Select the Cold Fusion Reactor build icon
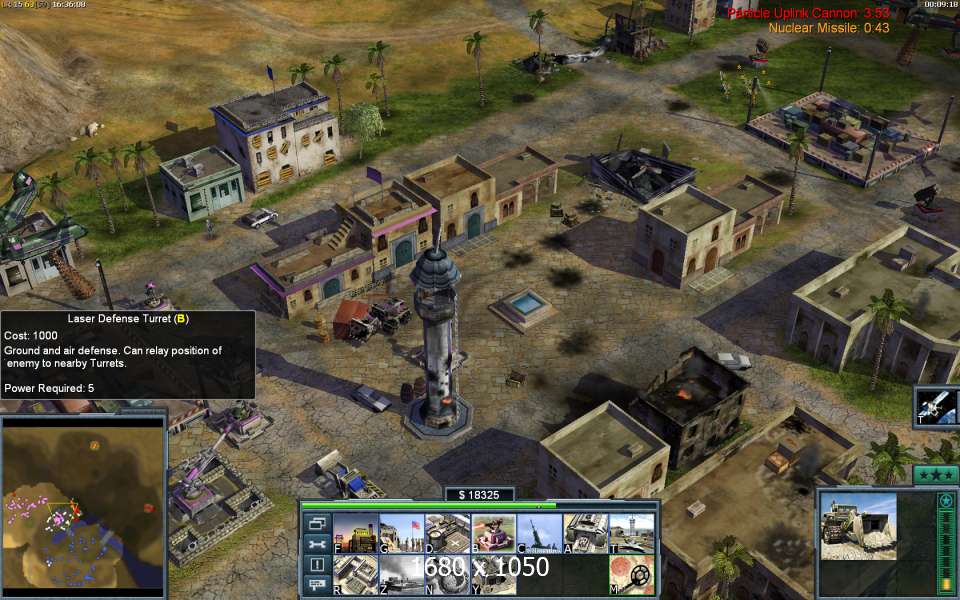 (353, 534)
